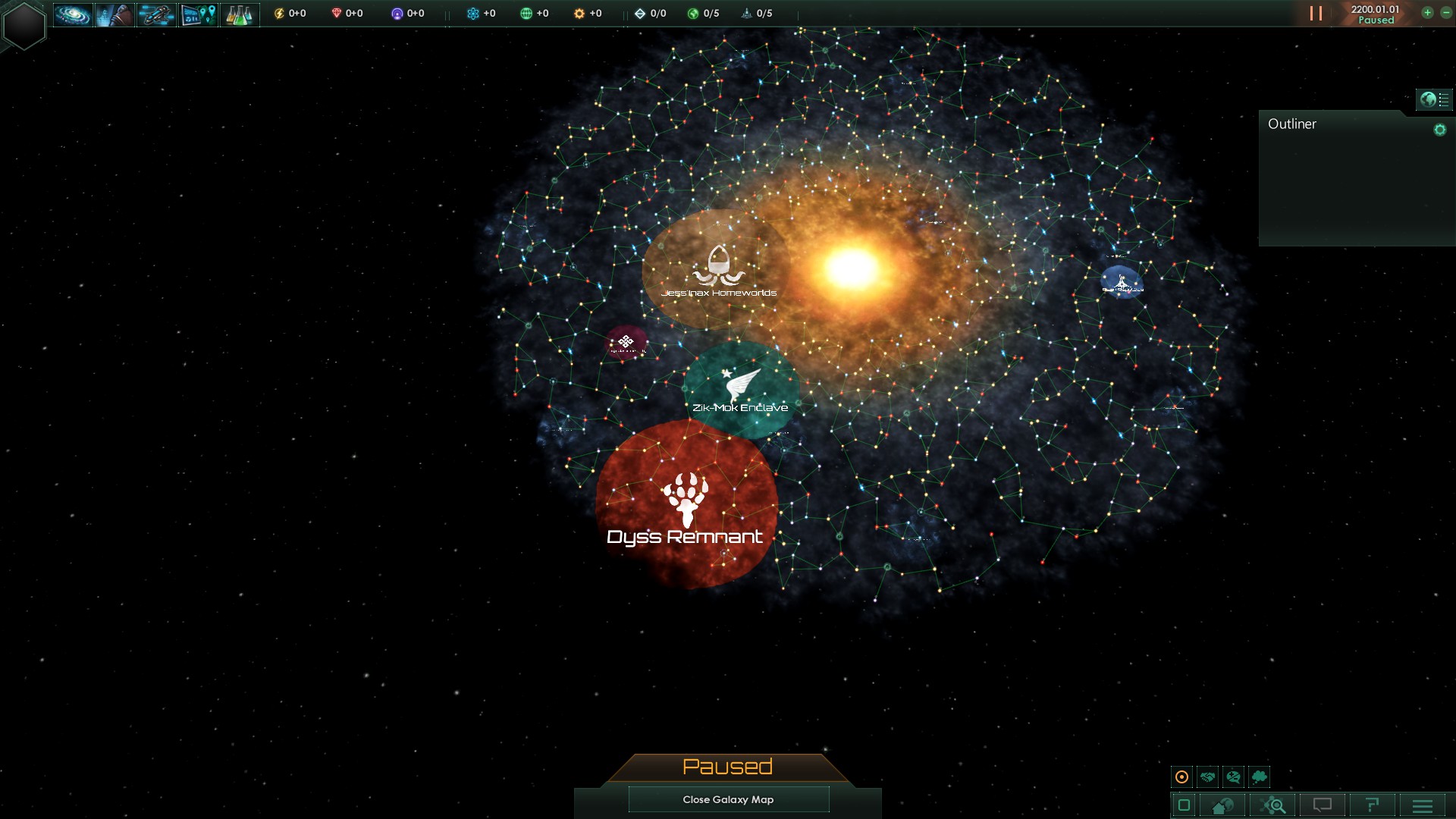Click the hexagonal empire emblem

[x=24, y=25]
